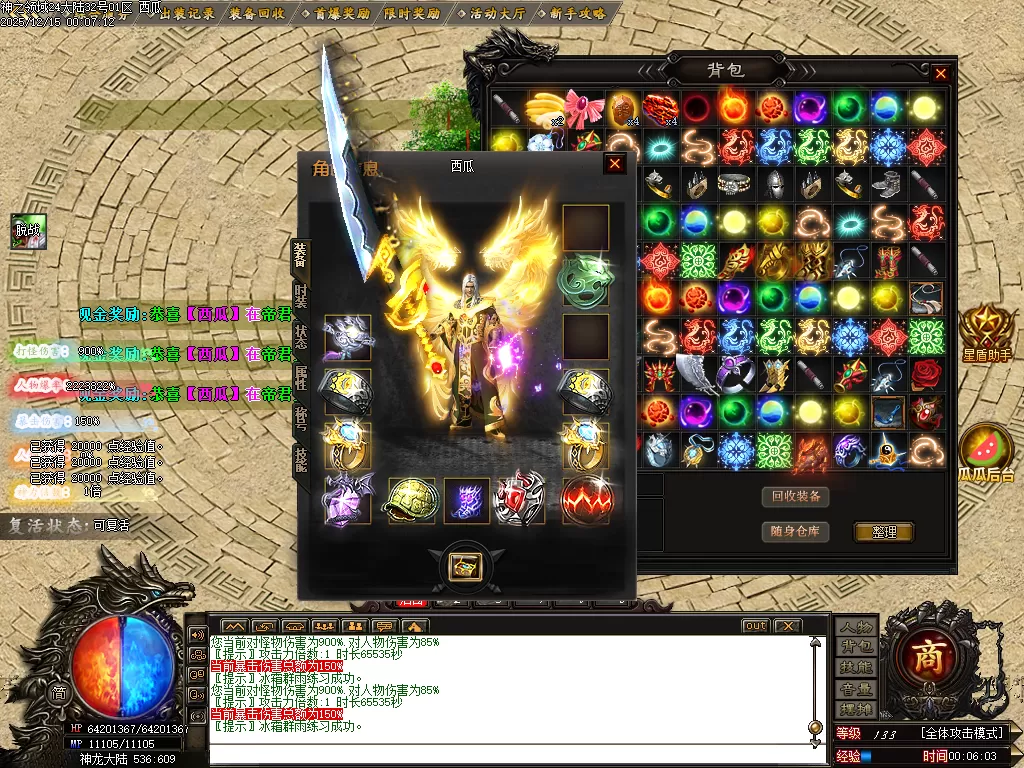Select the golden turtle shell equipment slot
Viewport: 1024px width, 768px height.
click(x=411, y=499)
